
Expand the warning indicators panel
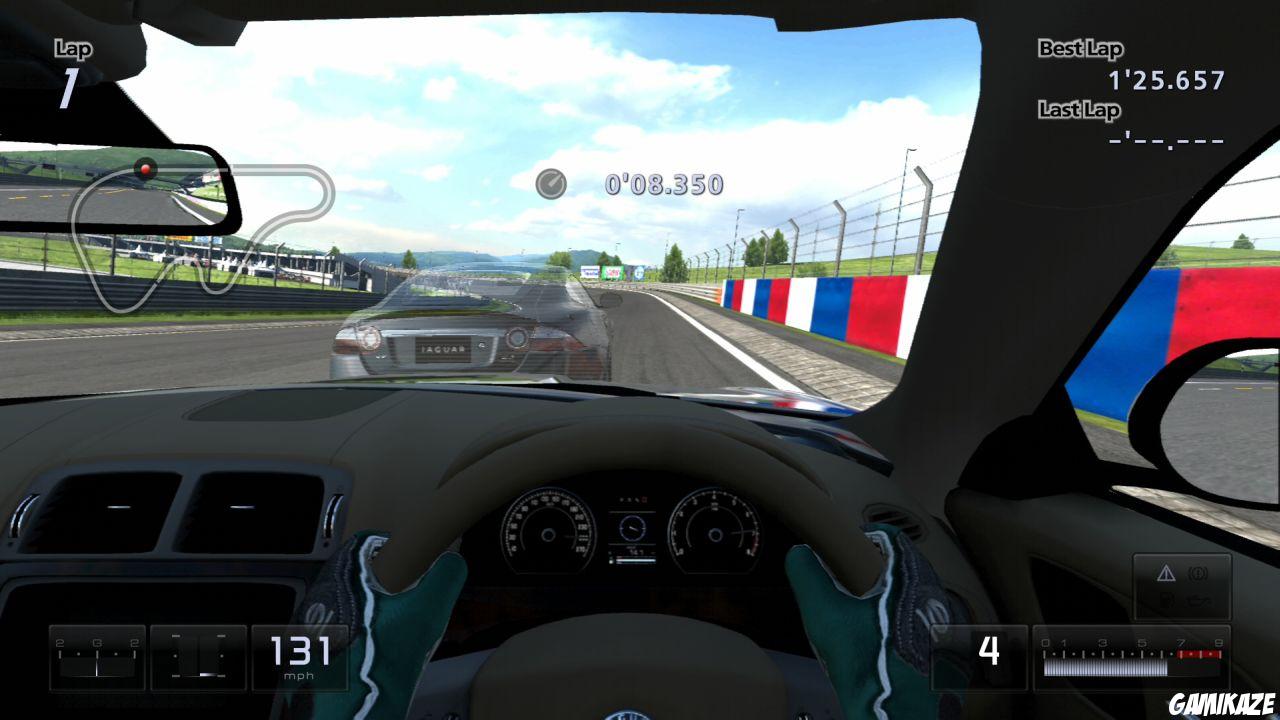coord(1180,585)
